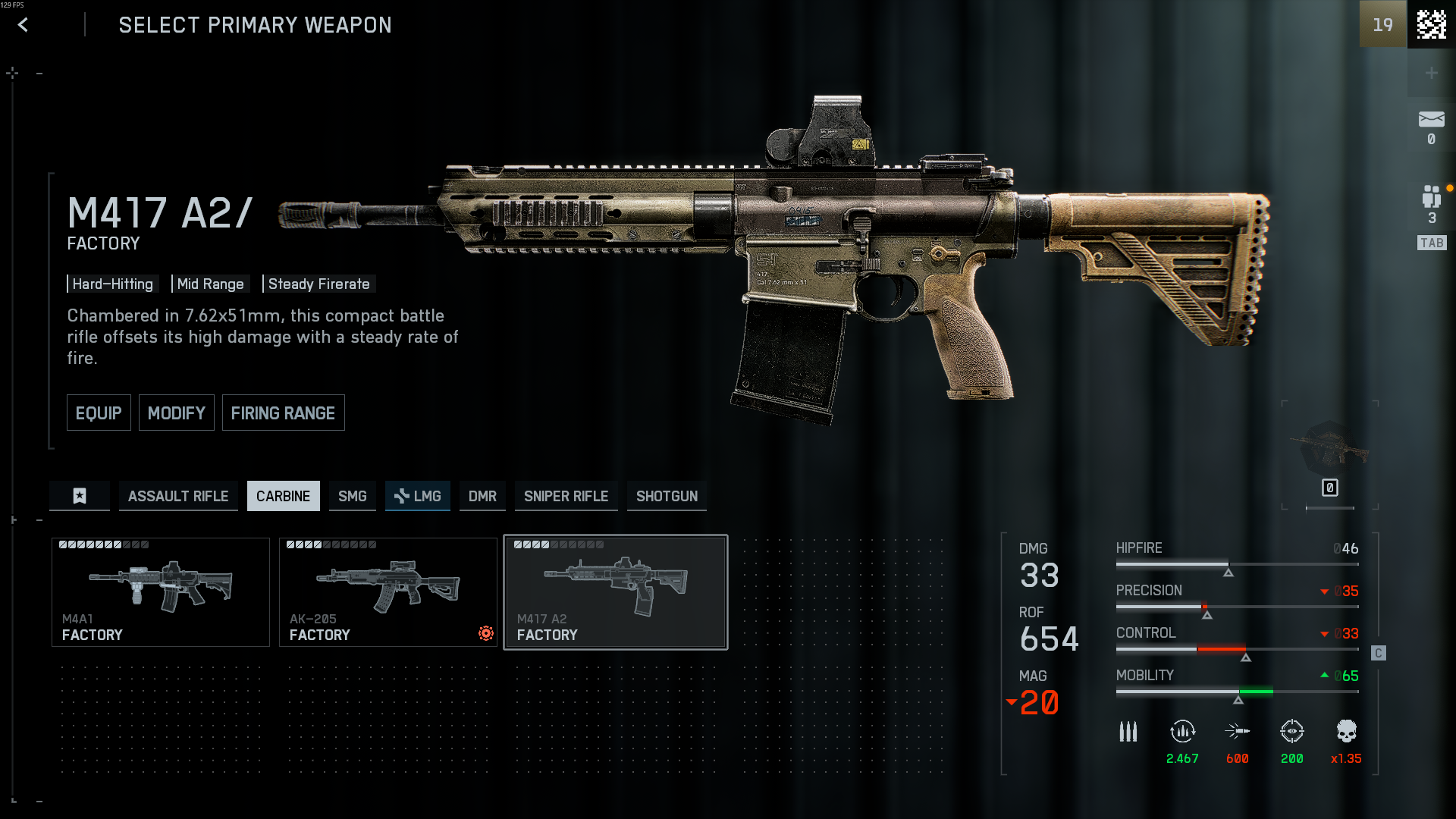
Task: Switch to the SMG category
Action: coord(352,496)
